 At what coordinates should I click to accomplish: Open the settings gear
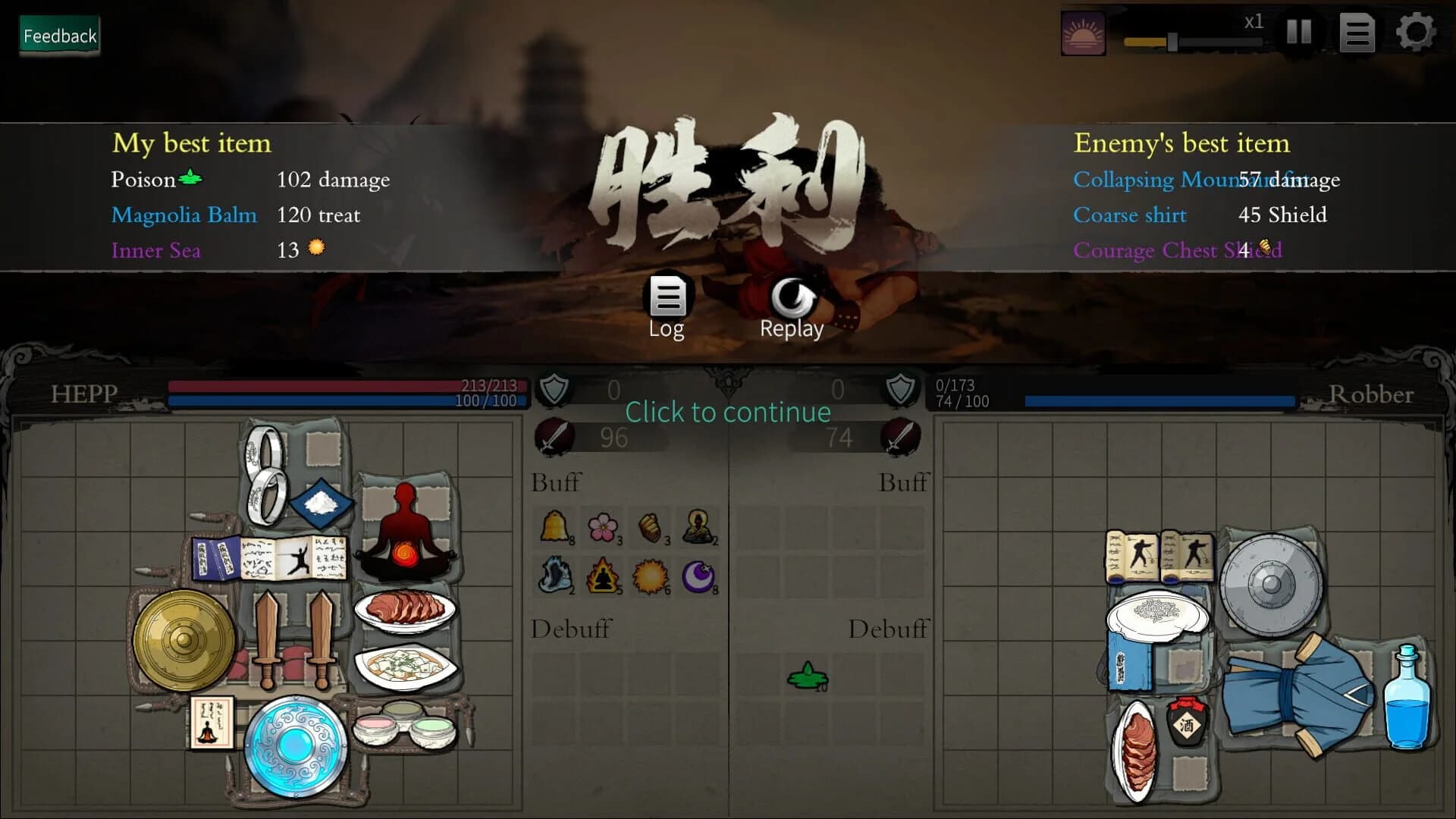pos(1415,33)
